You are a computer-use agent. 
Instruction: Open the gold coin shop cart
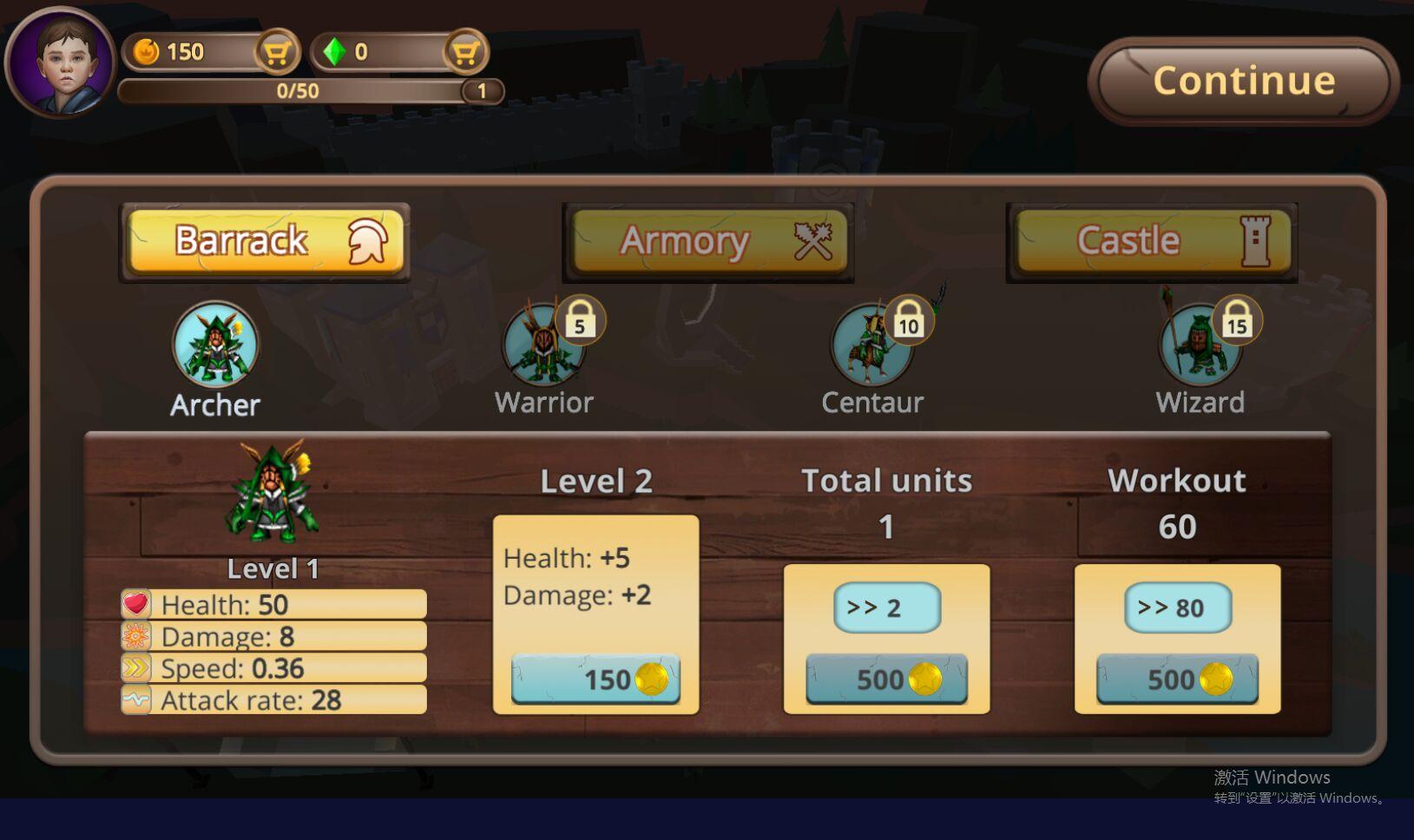pyautogui.click(x=276, y=53)
